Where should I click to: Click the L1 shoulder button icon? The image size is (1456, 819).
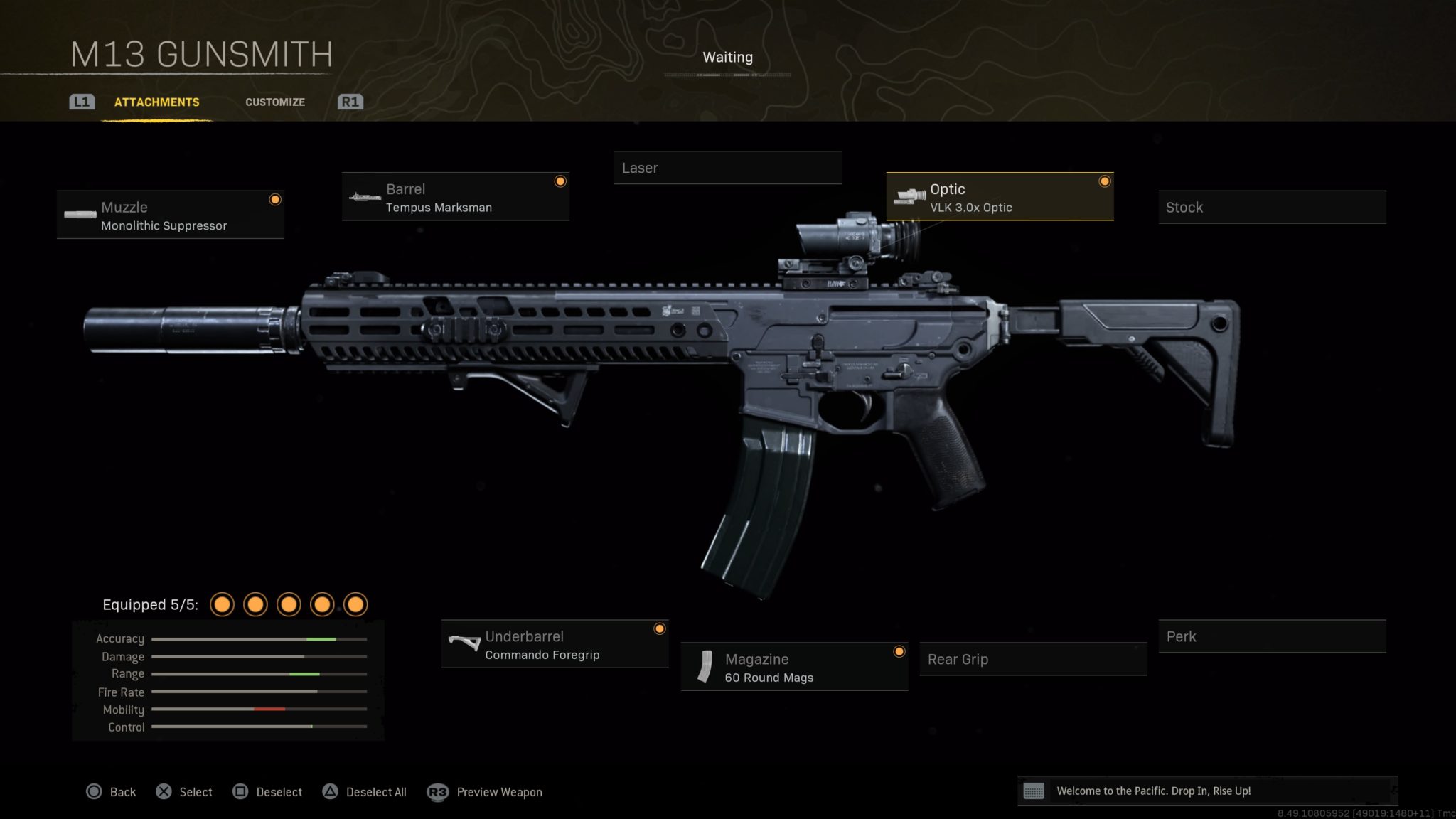click(81, 102)
